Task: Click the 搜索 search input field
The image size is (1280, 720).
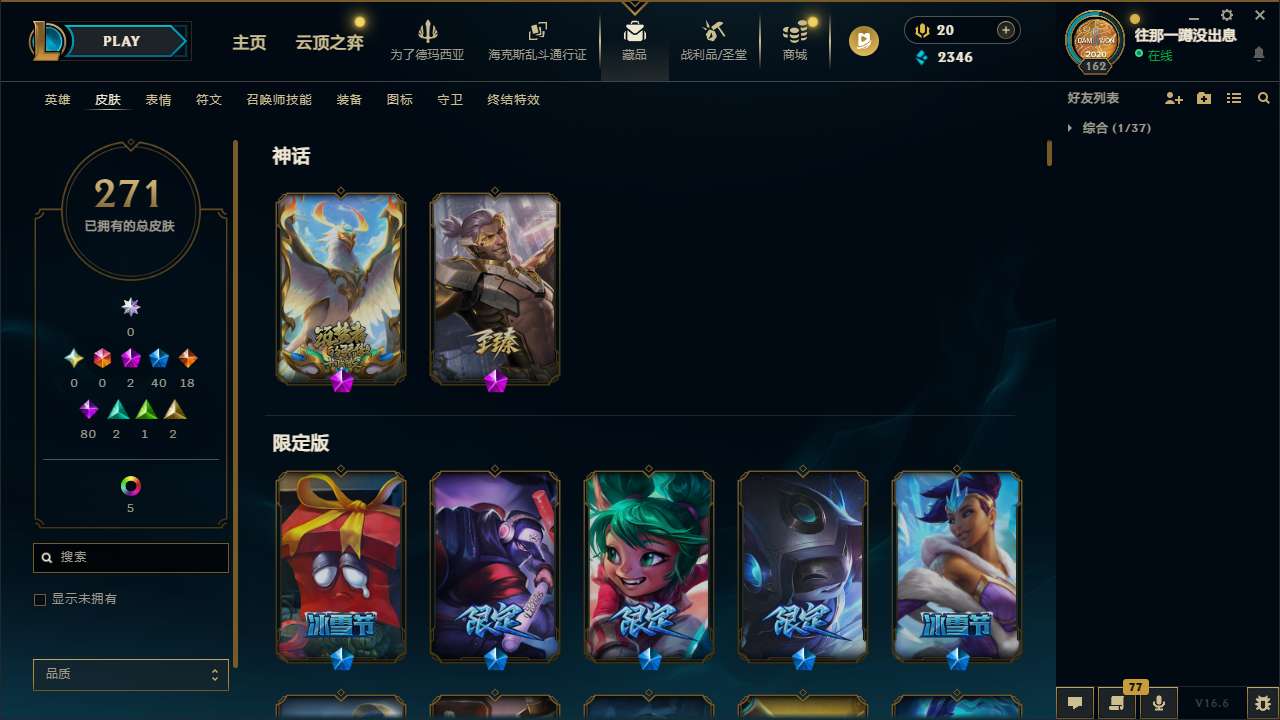Action: pos(130,557)
